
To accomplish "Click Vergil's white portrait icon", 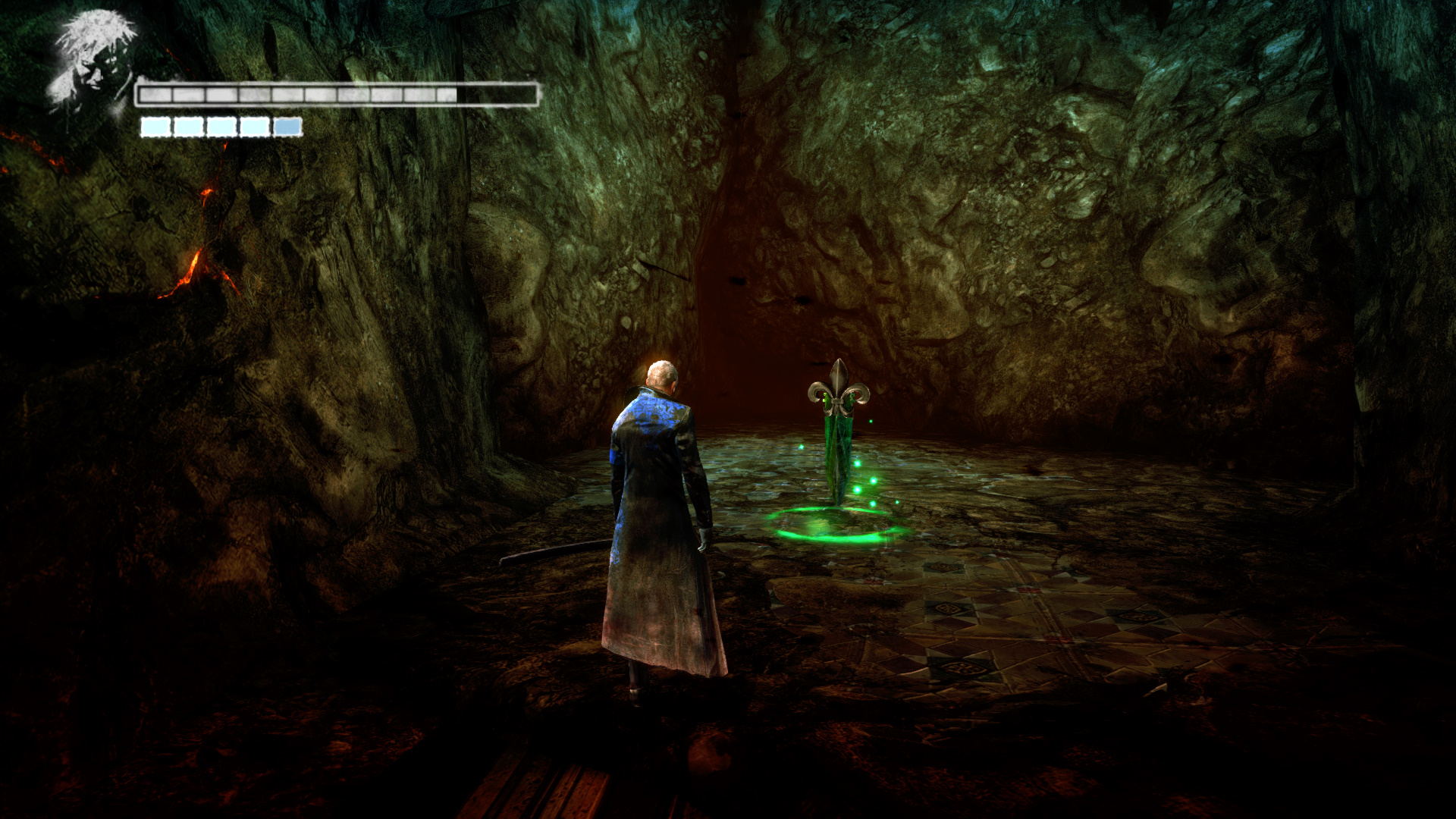I will point(91,62).
